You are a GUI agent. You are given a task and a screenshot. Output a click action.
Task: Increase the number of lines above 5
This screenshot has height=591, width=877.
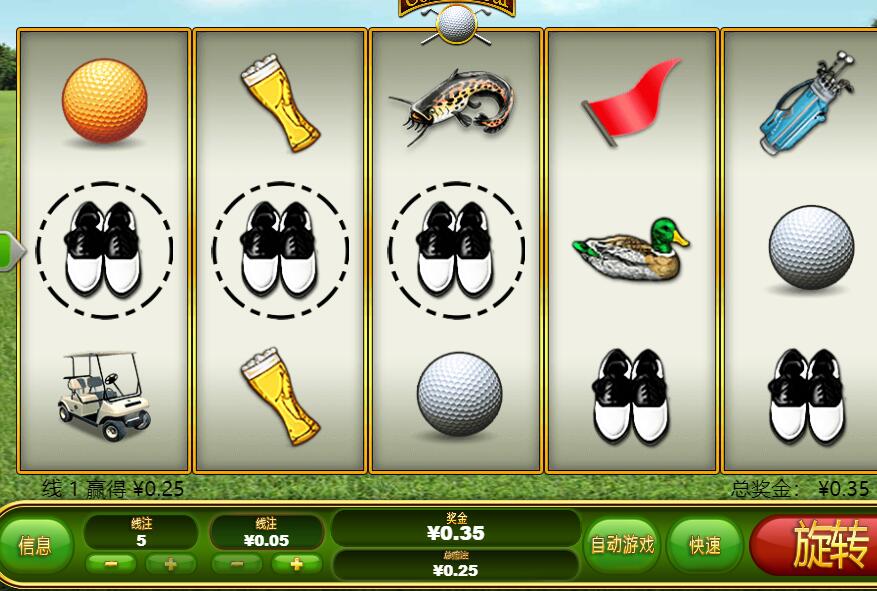(x=170, y=564)
